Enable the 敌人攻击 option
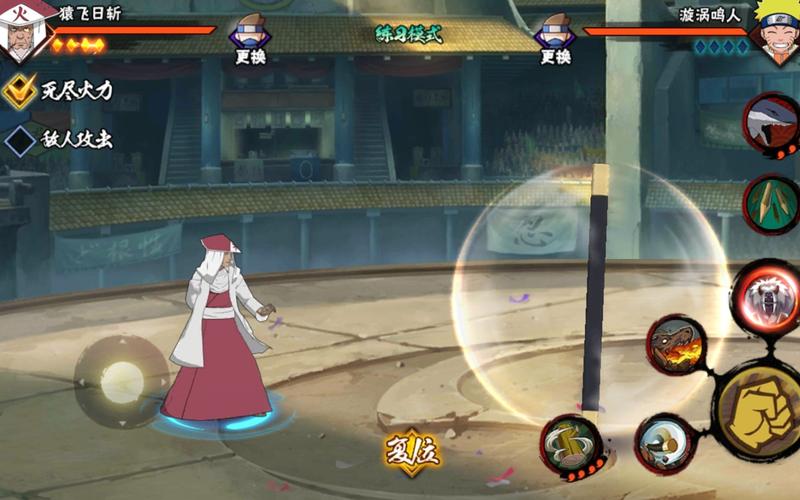Viewport: 800px width, 500px height. 20,139
